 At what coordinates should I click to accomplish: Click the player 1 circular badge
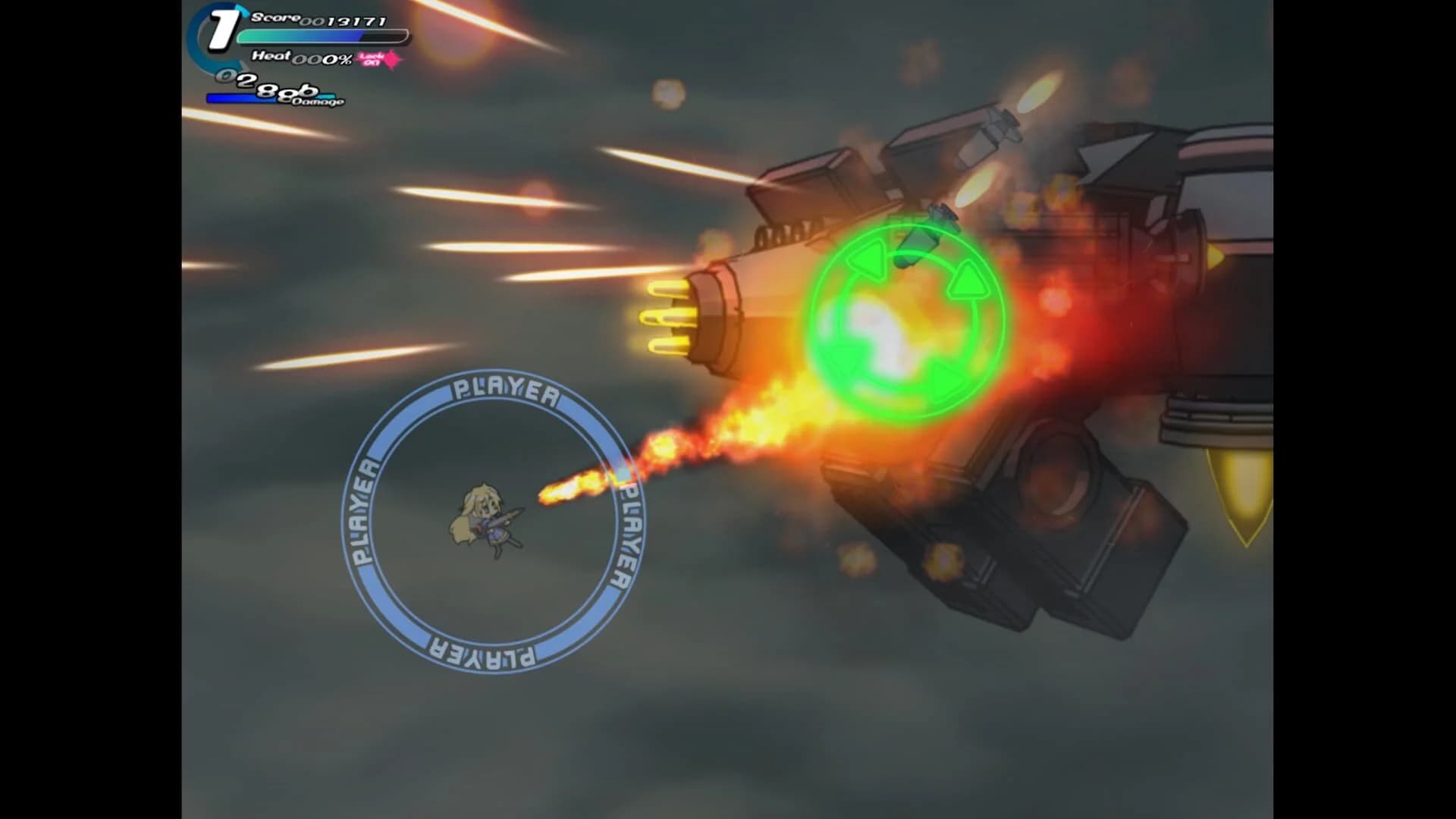click(220, 30)
